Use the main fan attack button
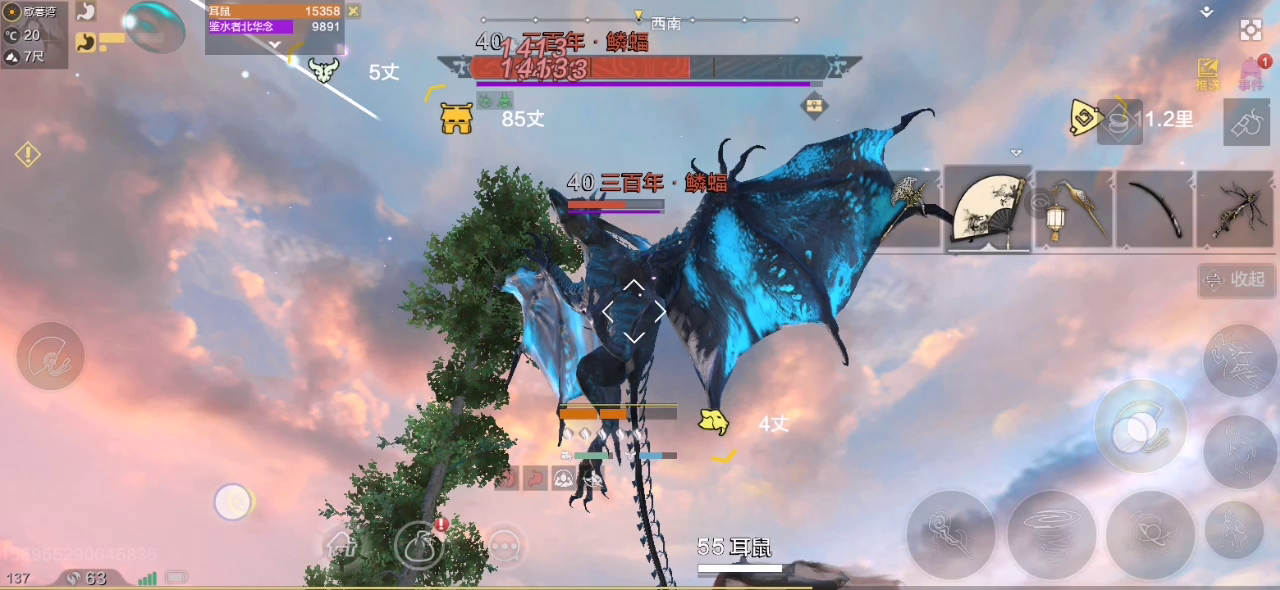The height and width of the screenshot is (590, 1280). click(1140, 427)
